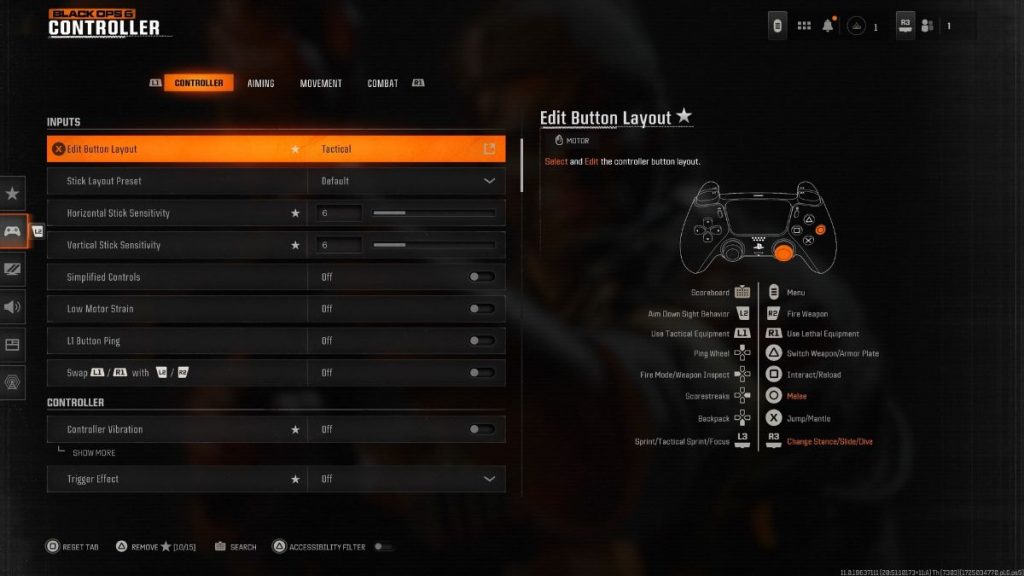
Task: Enable Controller Vibration toggle
Action: pyautogui.click(x=481, y=429)
